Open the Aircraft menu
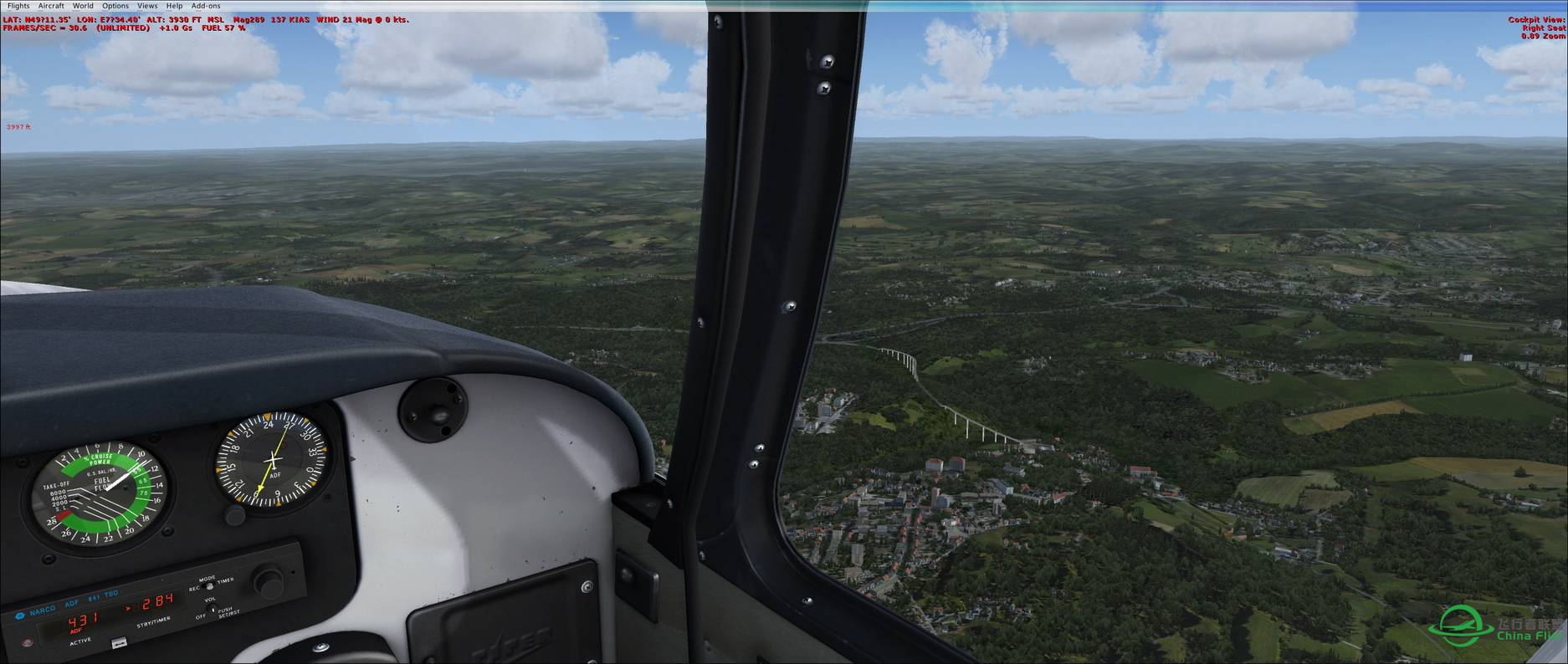Image resolution: width=1568 pixels, height=664 pixels. (51, 6)
